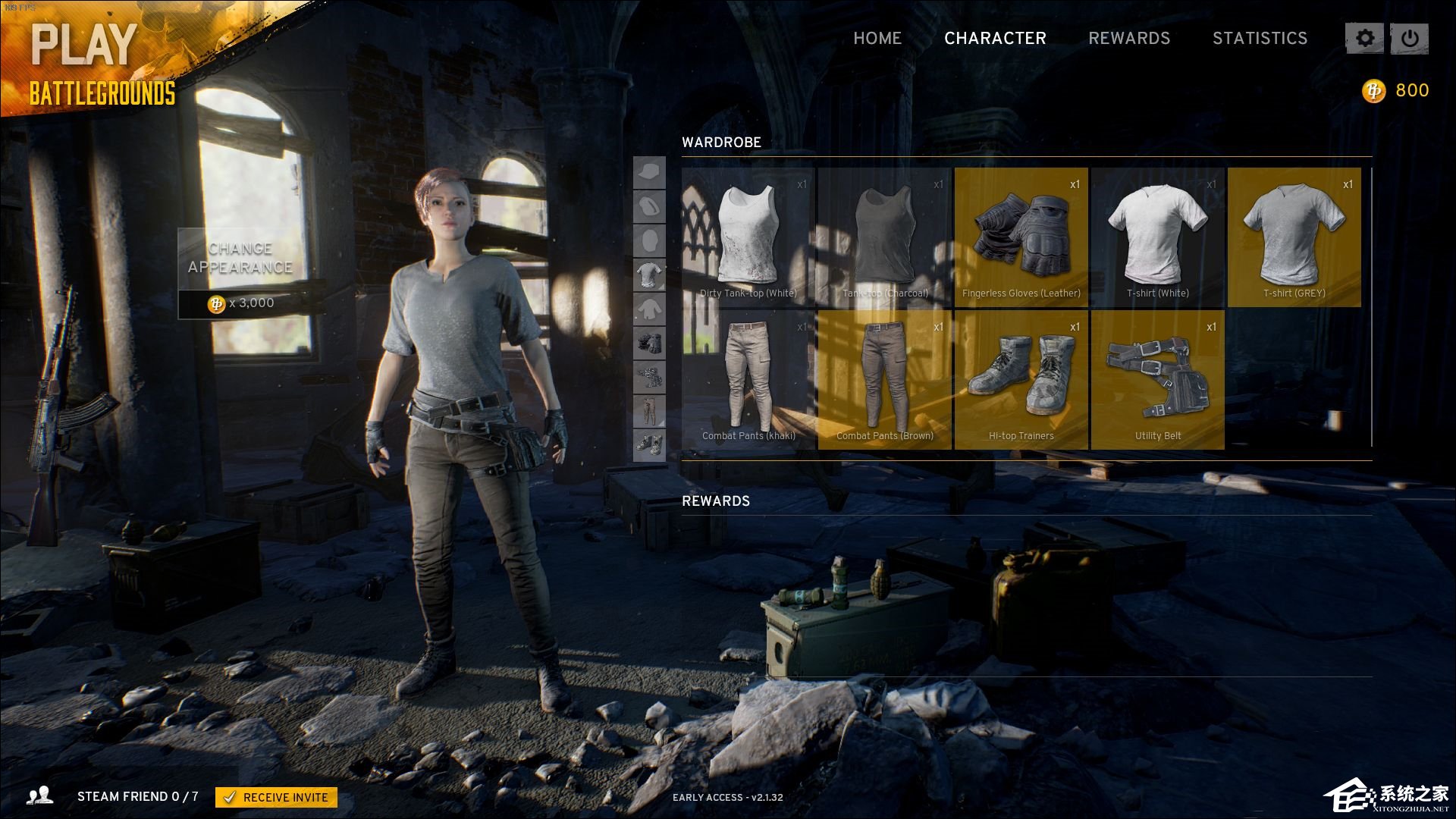
Task: Open the Steam friends list icon
Action: click(x=39, y=795)
